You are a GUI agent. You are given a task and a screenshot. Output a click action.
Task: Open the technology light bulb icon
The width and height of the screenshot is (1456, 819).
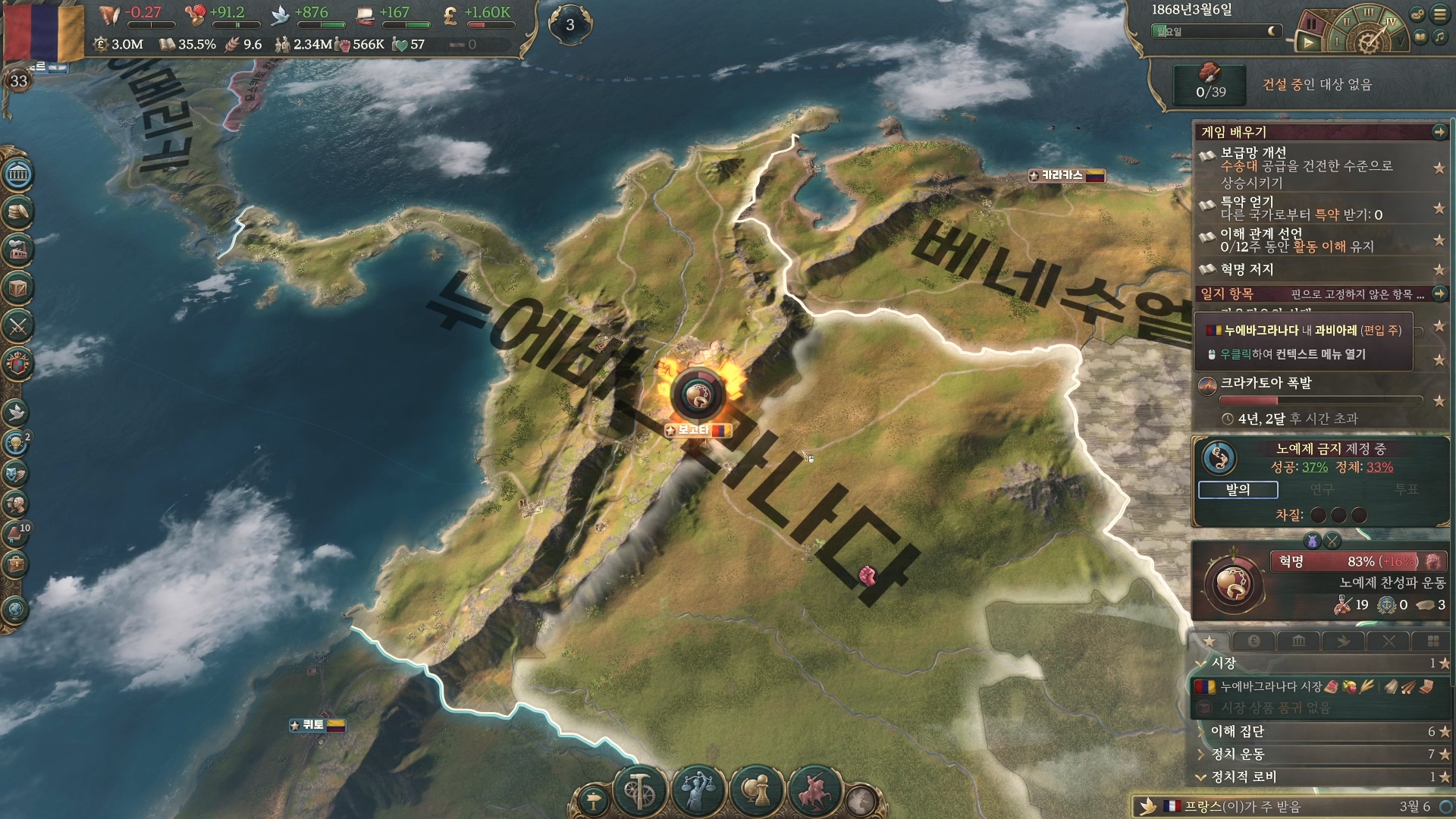pyautogui.click(x=15, y=443)
